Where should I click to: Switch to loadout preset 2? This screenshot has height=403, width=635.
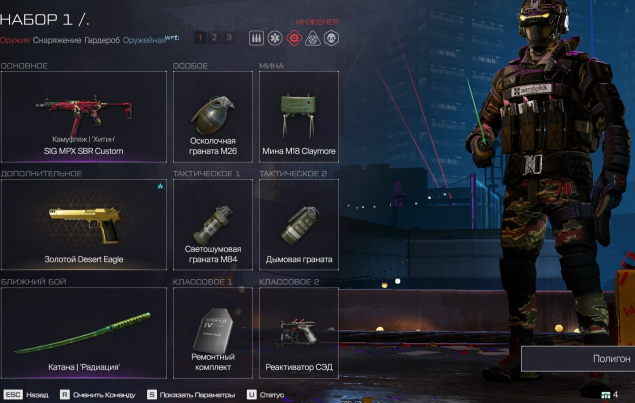pyautogui.click(x=214, y=38)
